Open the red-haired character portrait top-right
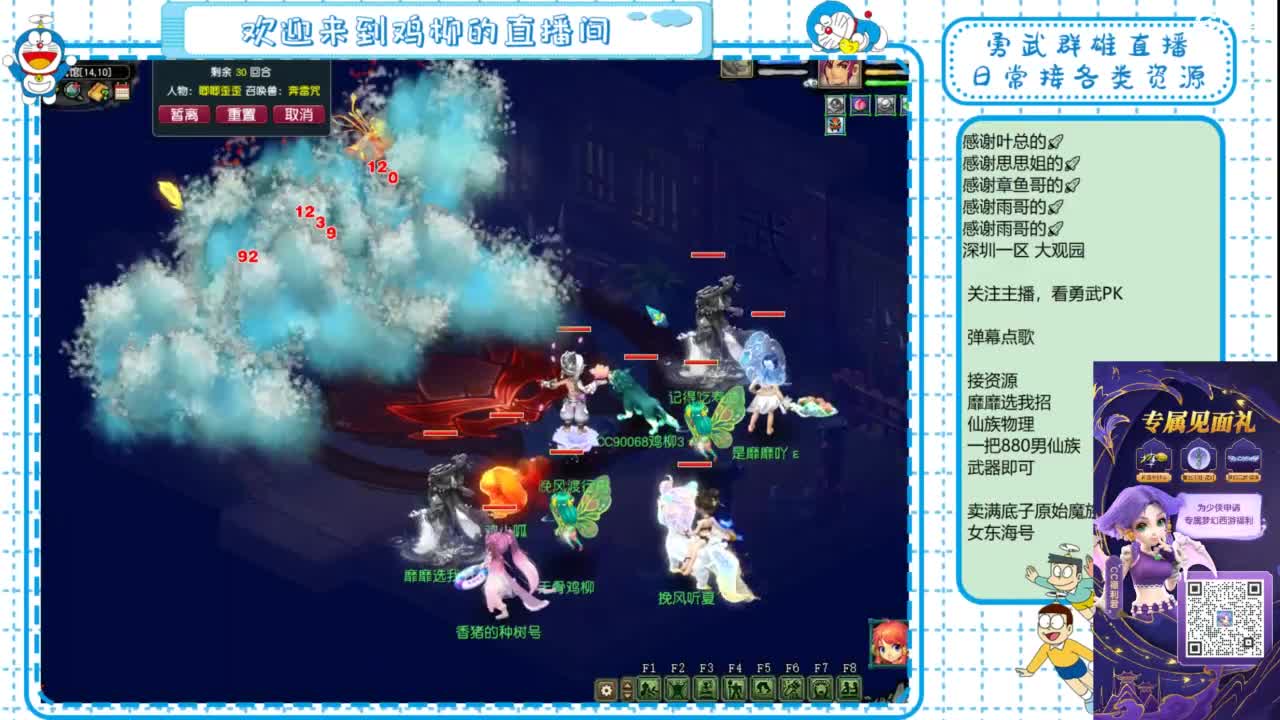 [839, 74]
